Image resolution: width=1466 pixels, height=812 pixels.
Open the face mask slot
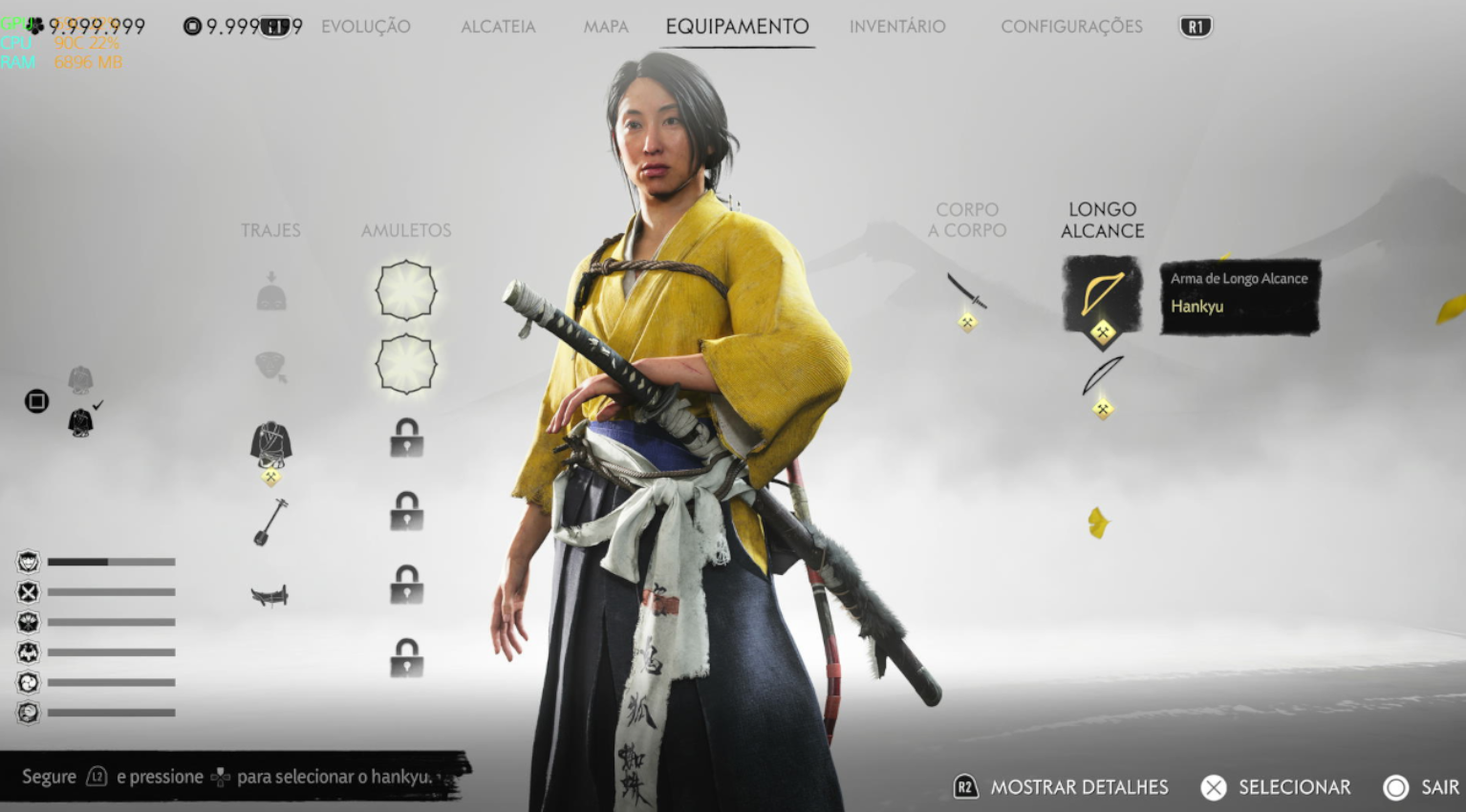271,366
